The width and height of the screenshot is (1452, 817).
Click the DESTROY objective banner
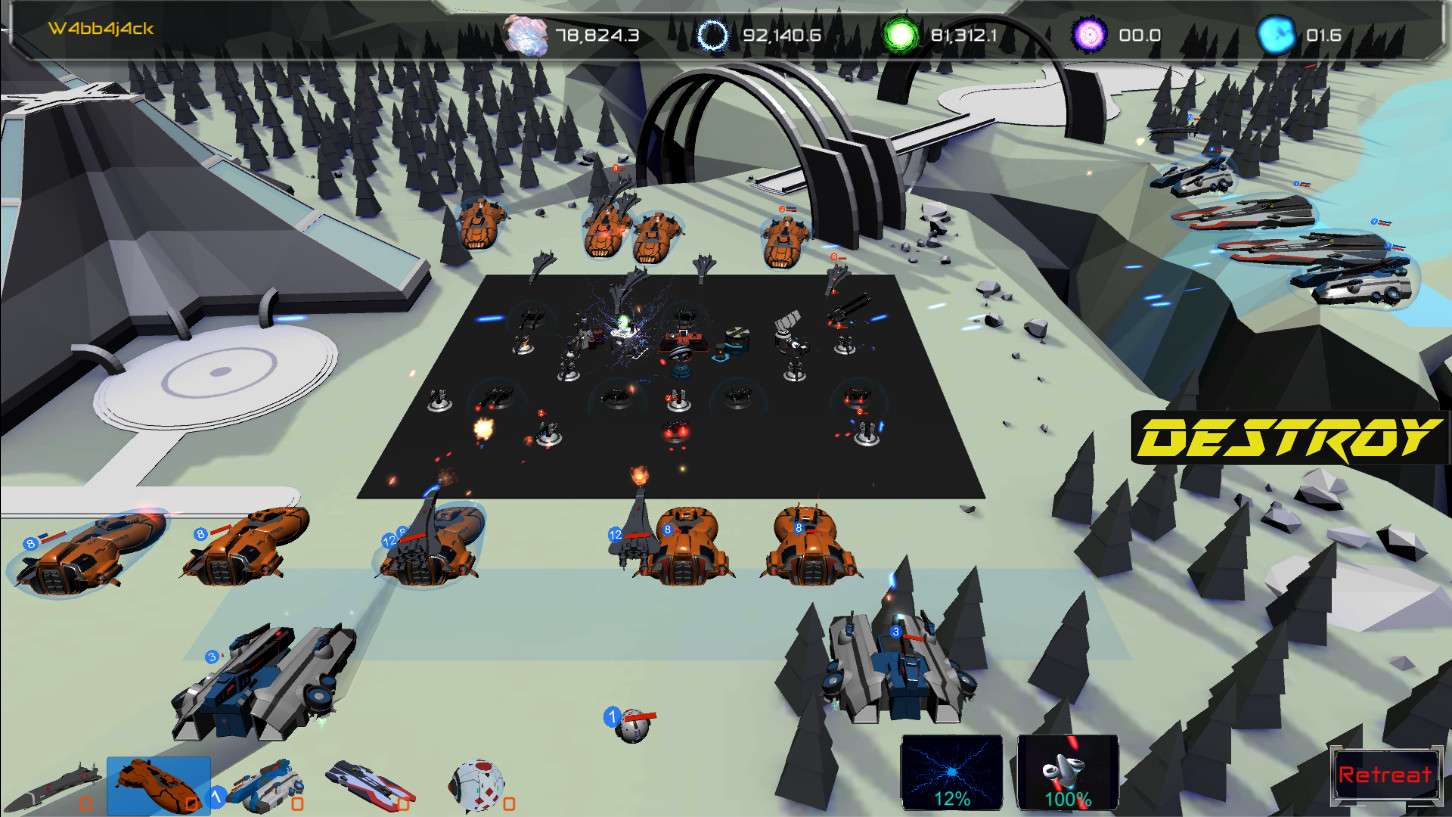click(x=1288, y=437)
